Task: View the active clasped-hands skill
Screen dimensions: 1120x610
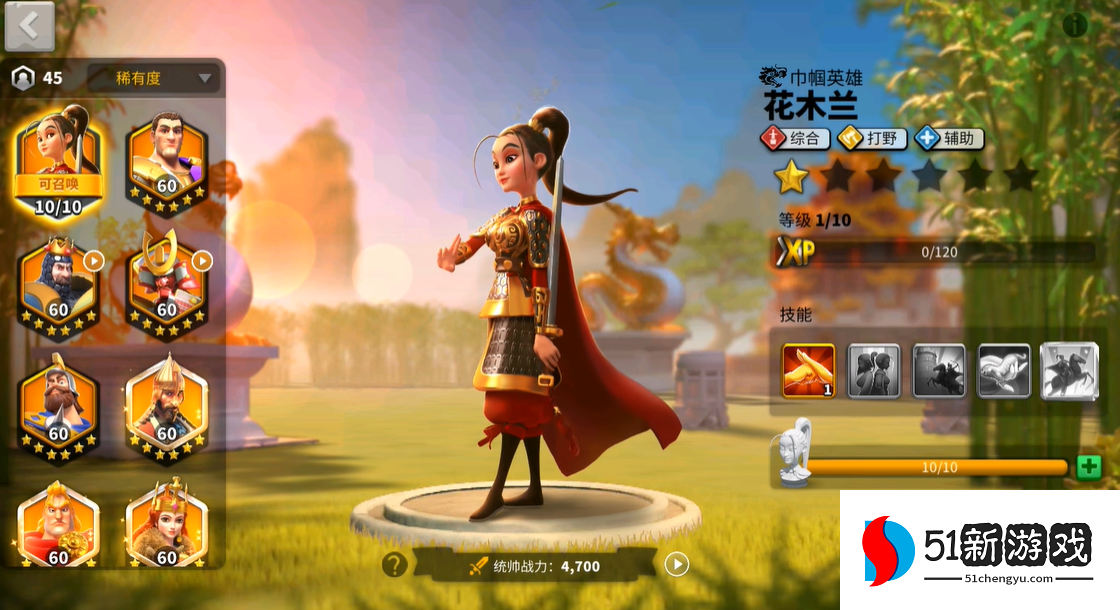Action: pyautogui.click(x=808, y=370)
